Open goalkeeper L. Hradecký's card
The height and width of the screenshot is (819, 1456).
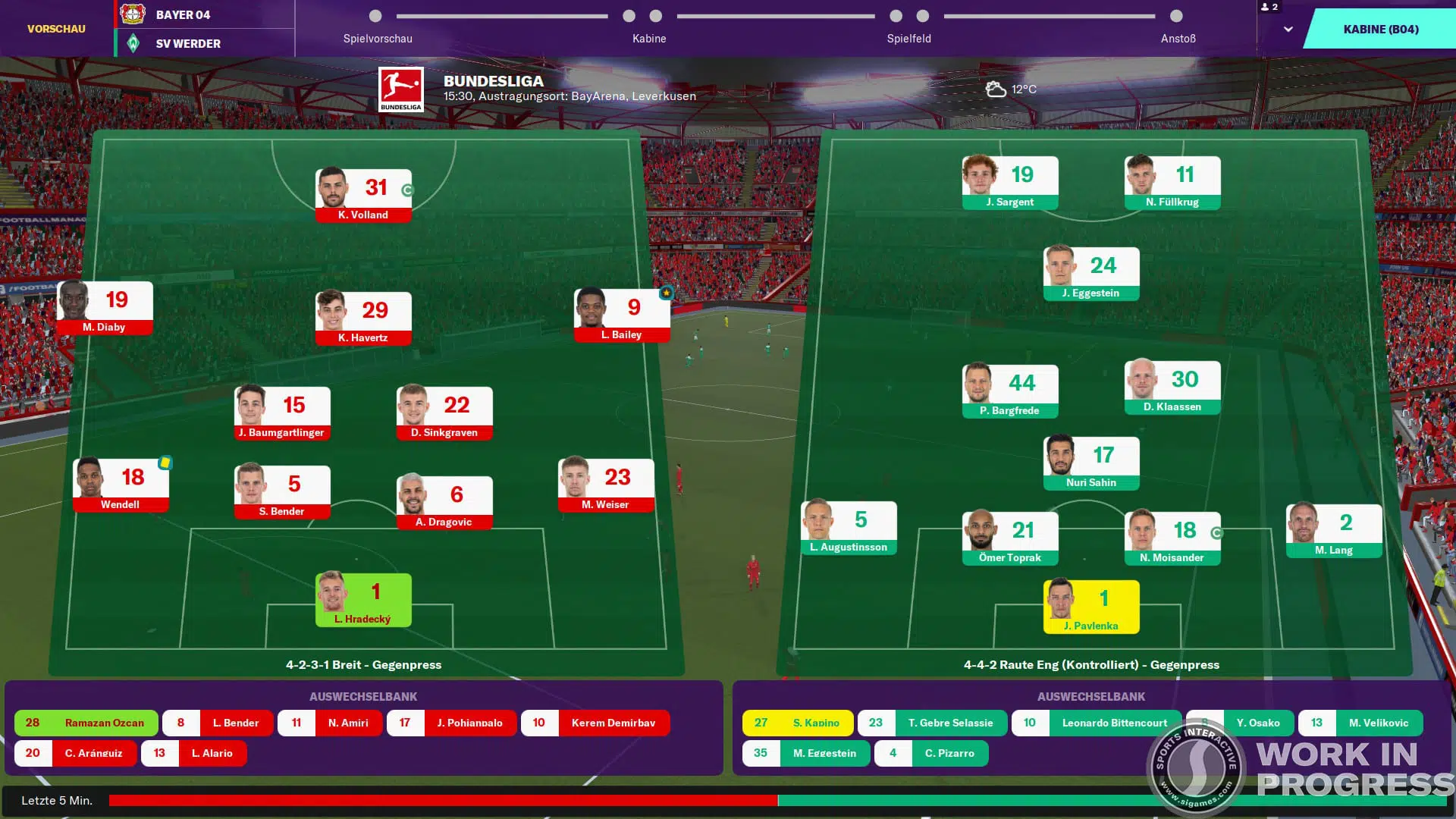[363, 599]
